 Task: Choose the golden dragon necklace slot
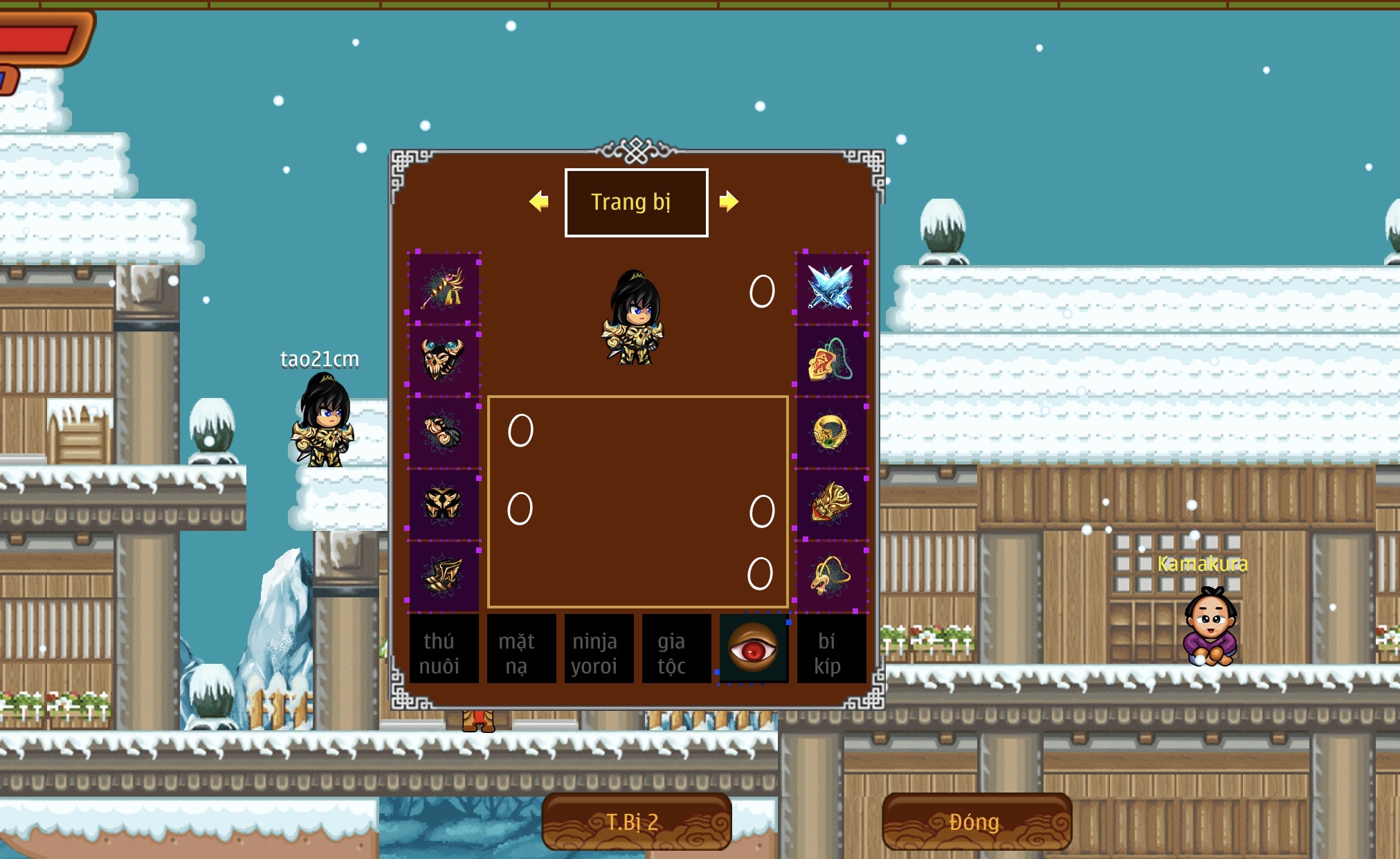(x=830, y=575)
